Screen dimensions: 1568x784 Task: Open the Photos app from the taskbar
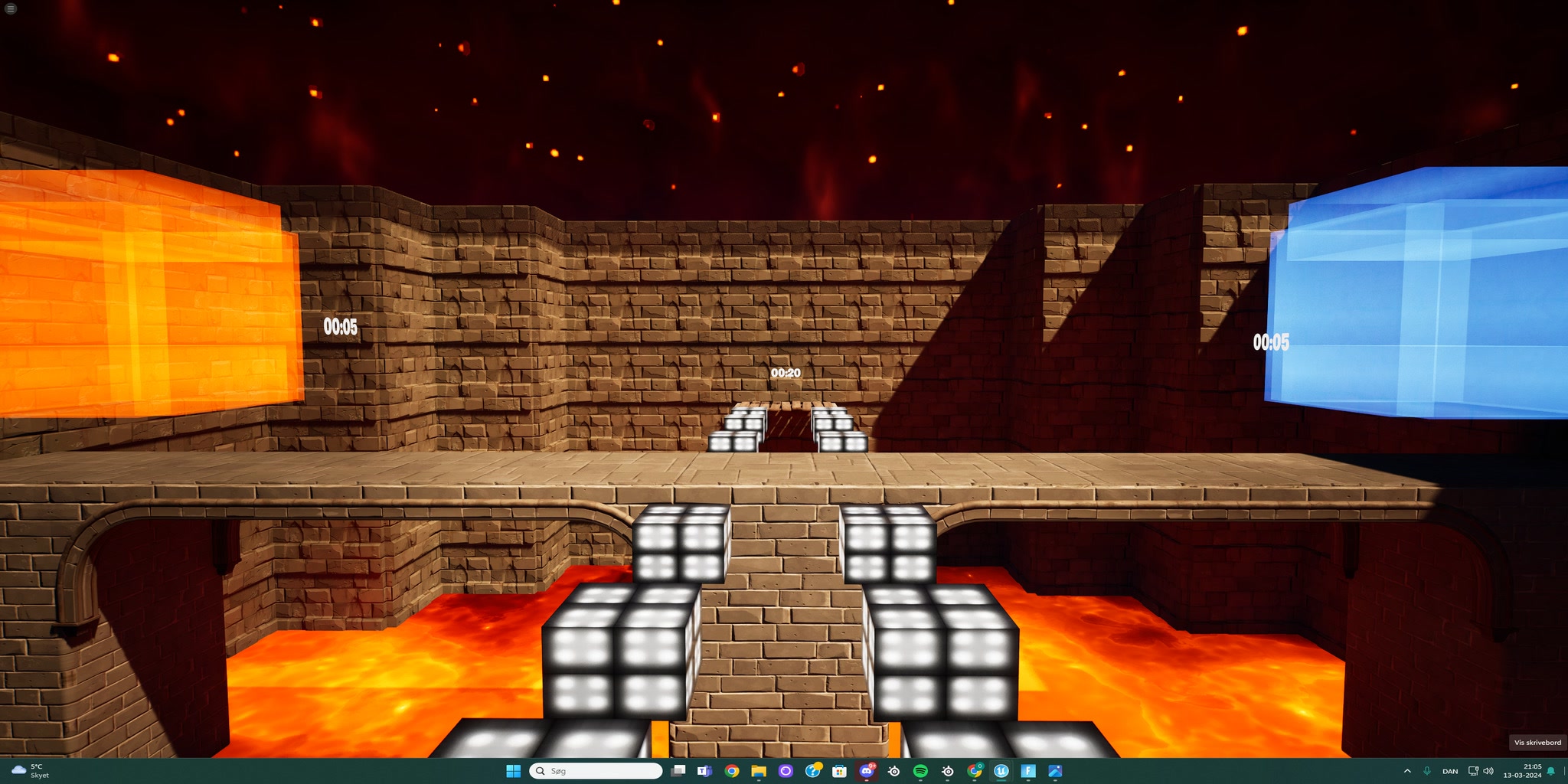(x=1057, y=771)
